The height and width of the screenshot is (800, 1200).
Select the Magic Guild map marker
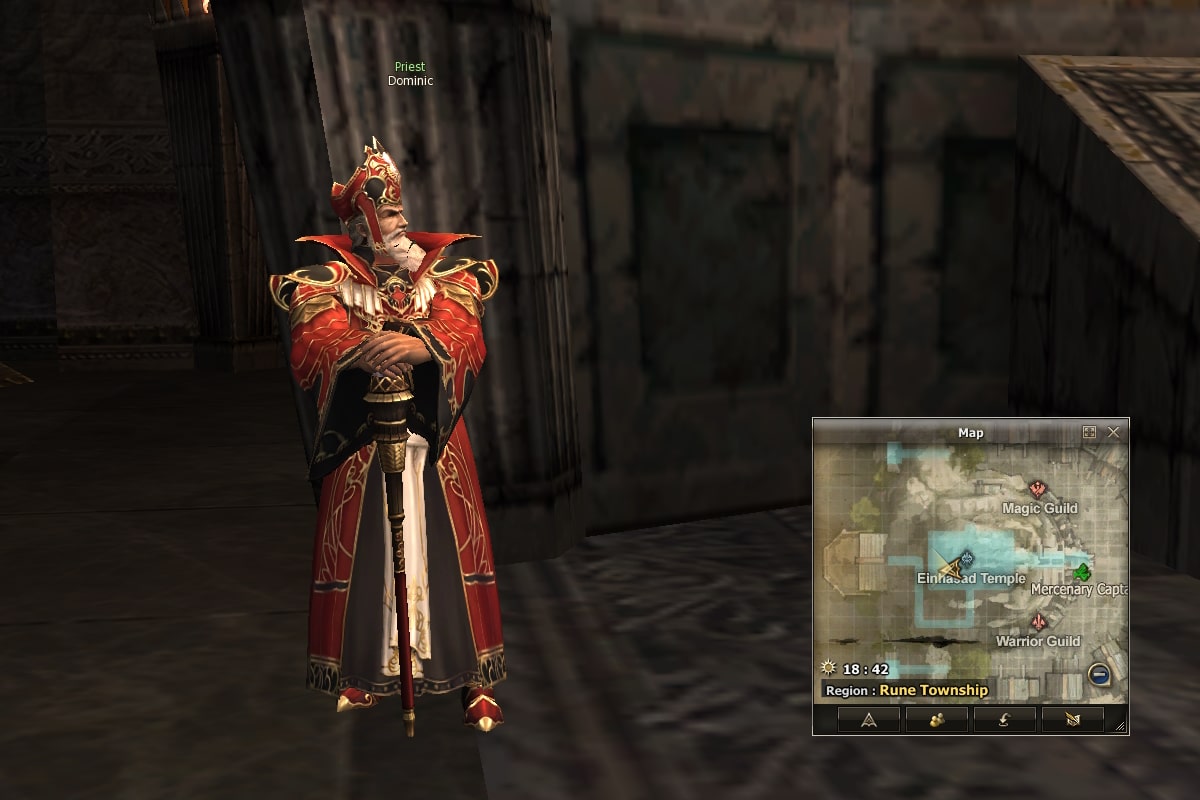(1039, 489)
